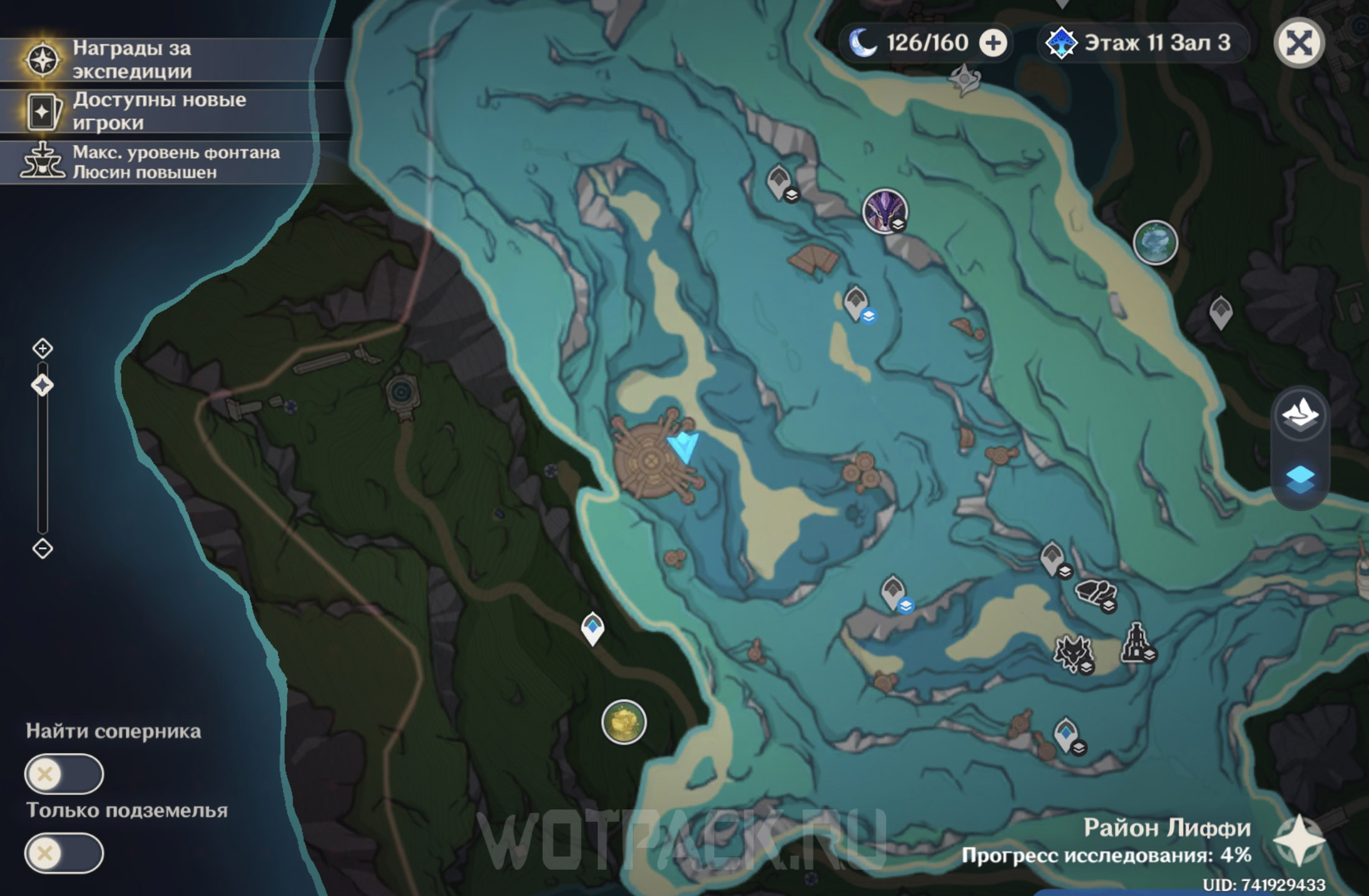Click the map zoom-out minus button
This screenshot has height=896, width=1369.
(42, 549)
